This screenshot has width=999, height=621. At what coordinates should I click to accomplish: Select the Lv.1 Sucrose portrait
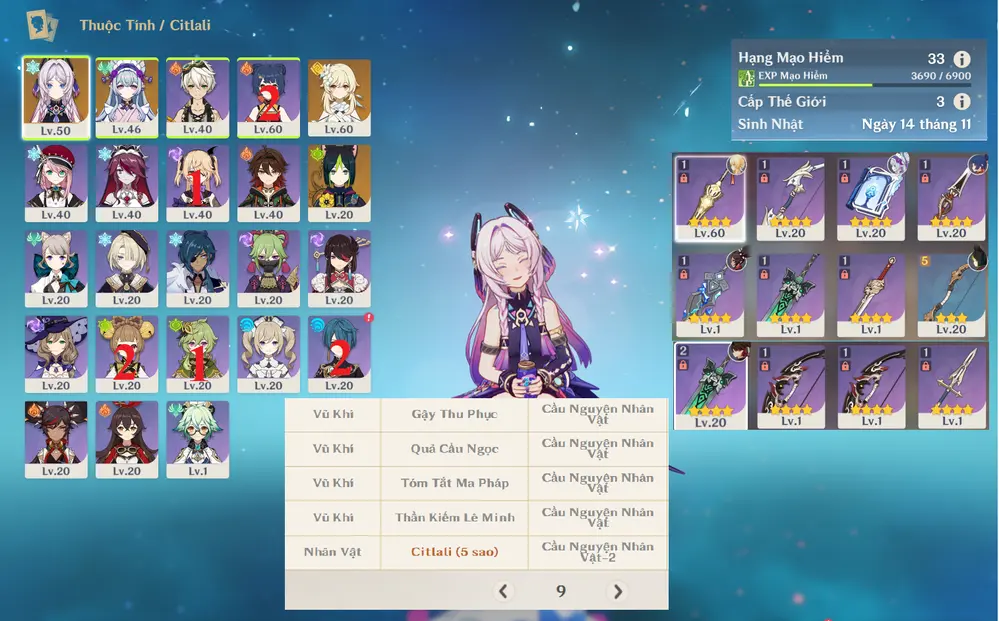[197, 440]
